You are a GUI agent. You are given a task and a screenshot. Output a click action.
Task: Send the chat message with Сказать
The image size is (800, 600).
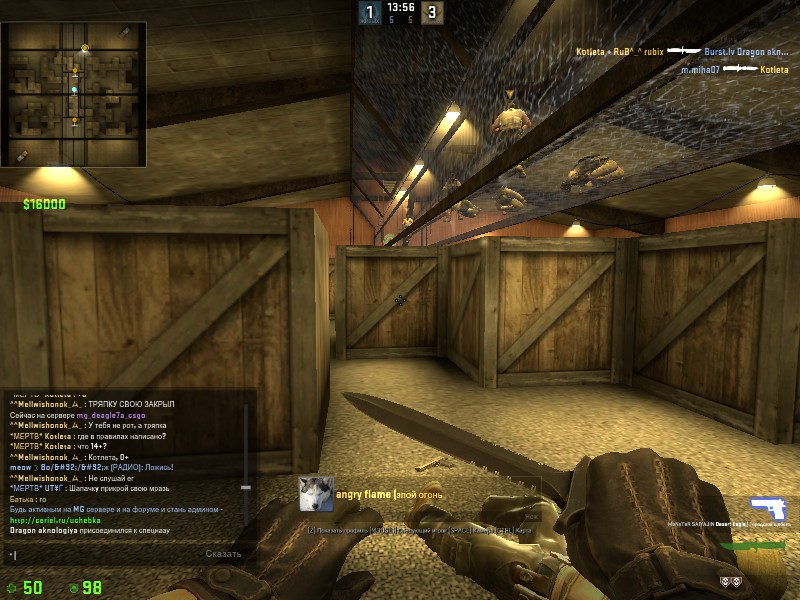[x=223, y=554]
